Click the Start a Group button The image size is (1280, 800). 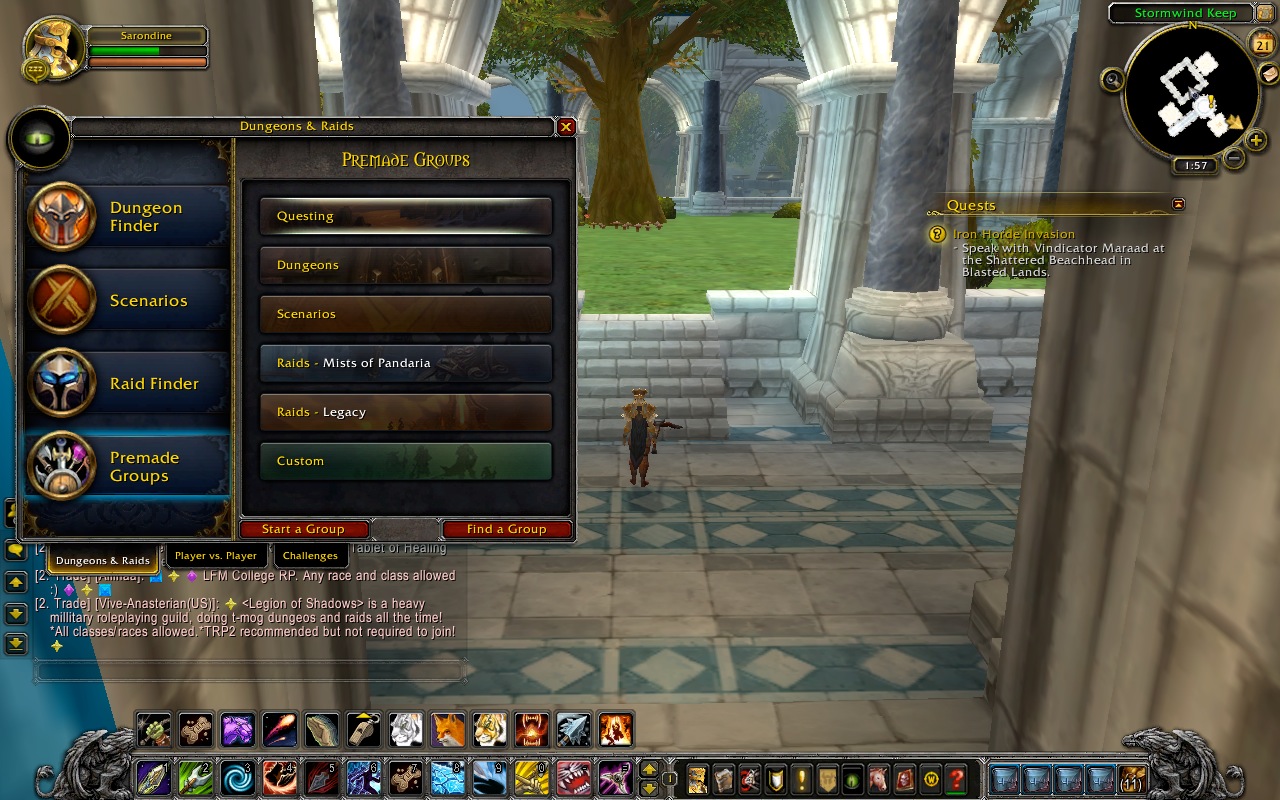(x=303, y=529)
